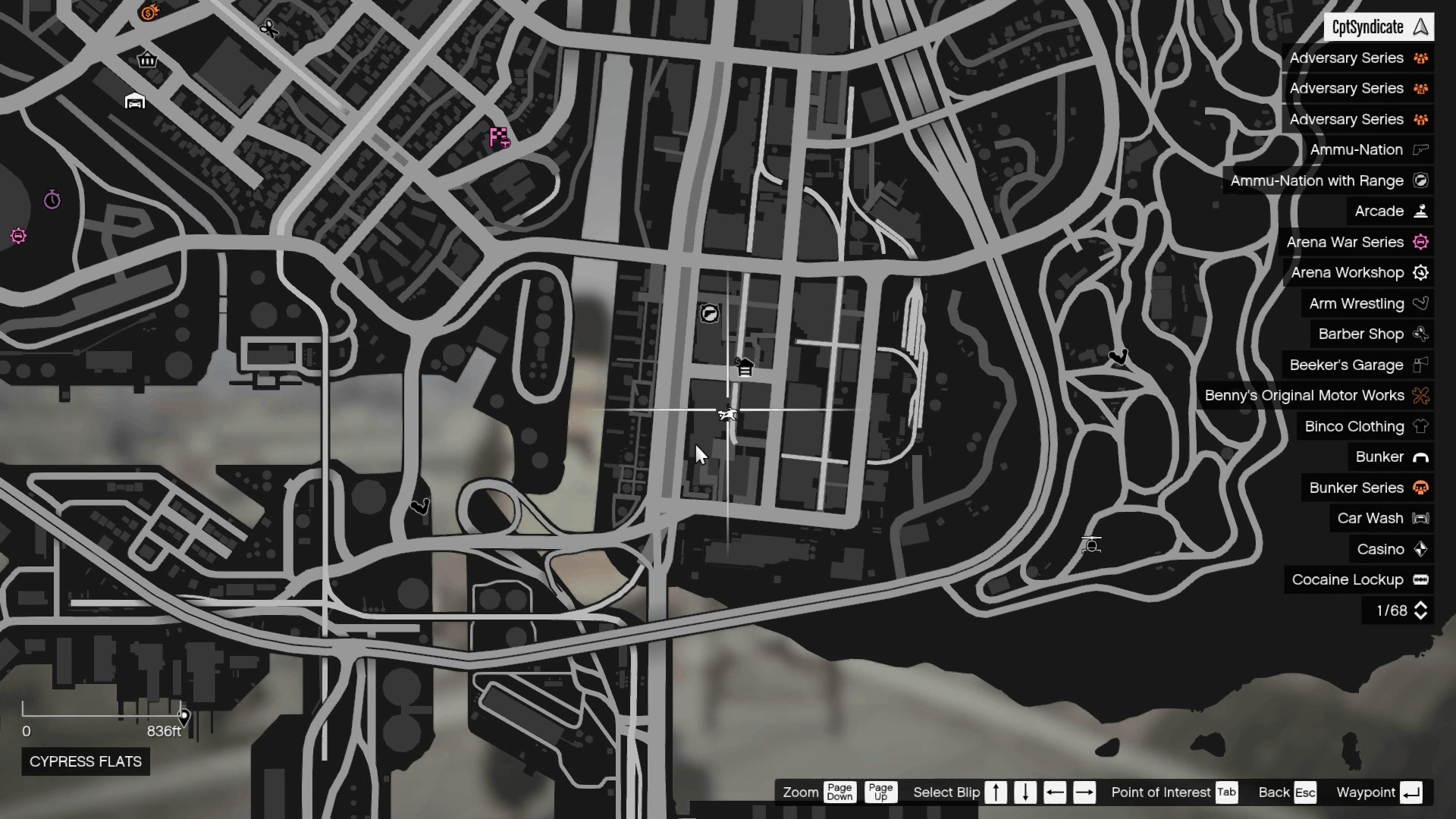Select the garage door blip near the top-left
Image resolution: width=1456 pixels, height=819 pixels.
(135, 100)
